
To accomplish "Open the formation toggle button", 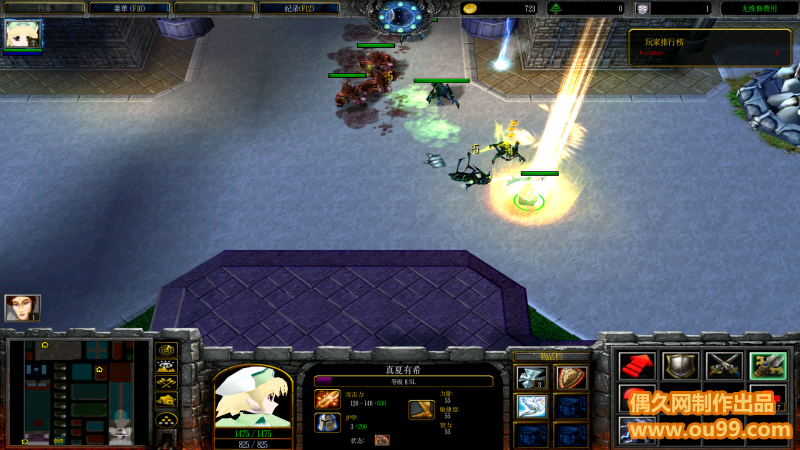I will [166, 420].
